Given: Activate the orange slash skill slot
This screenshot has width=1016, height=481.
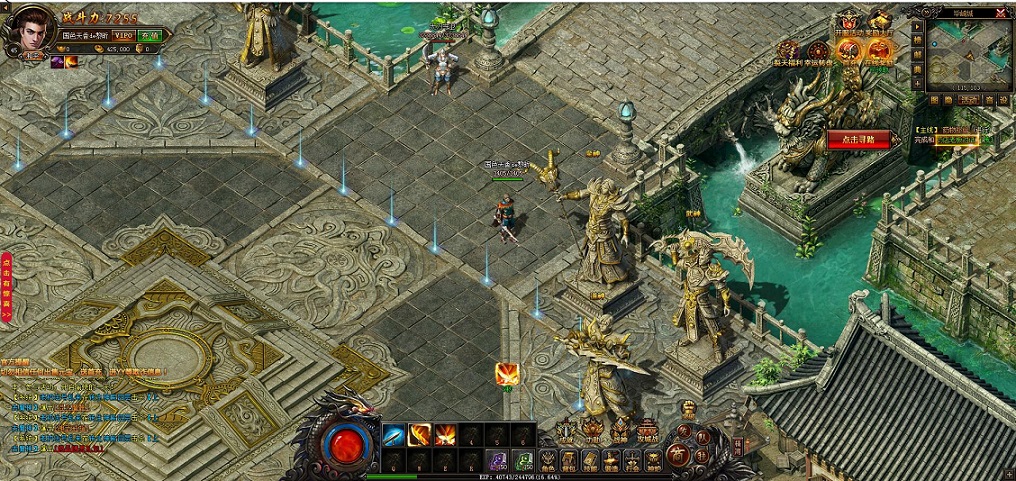Looking at the screenshot, I should (x=419, y=435).
